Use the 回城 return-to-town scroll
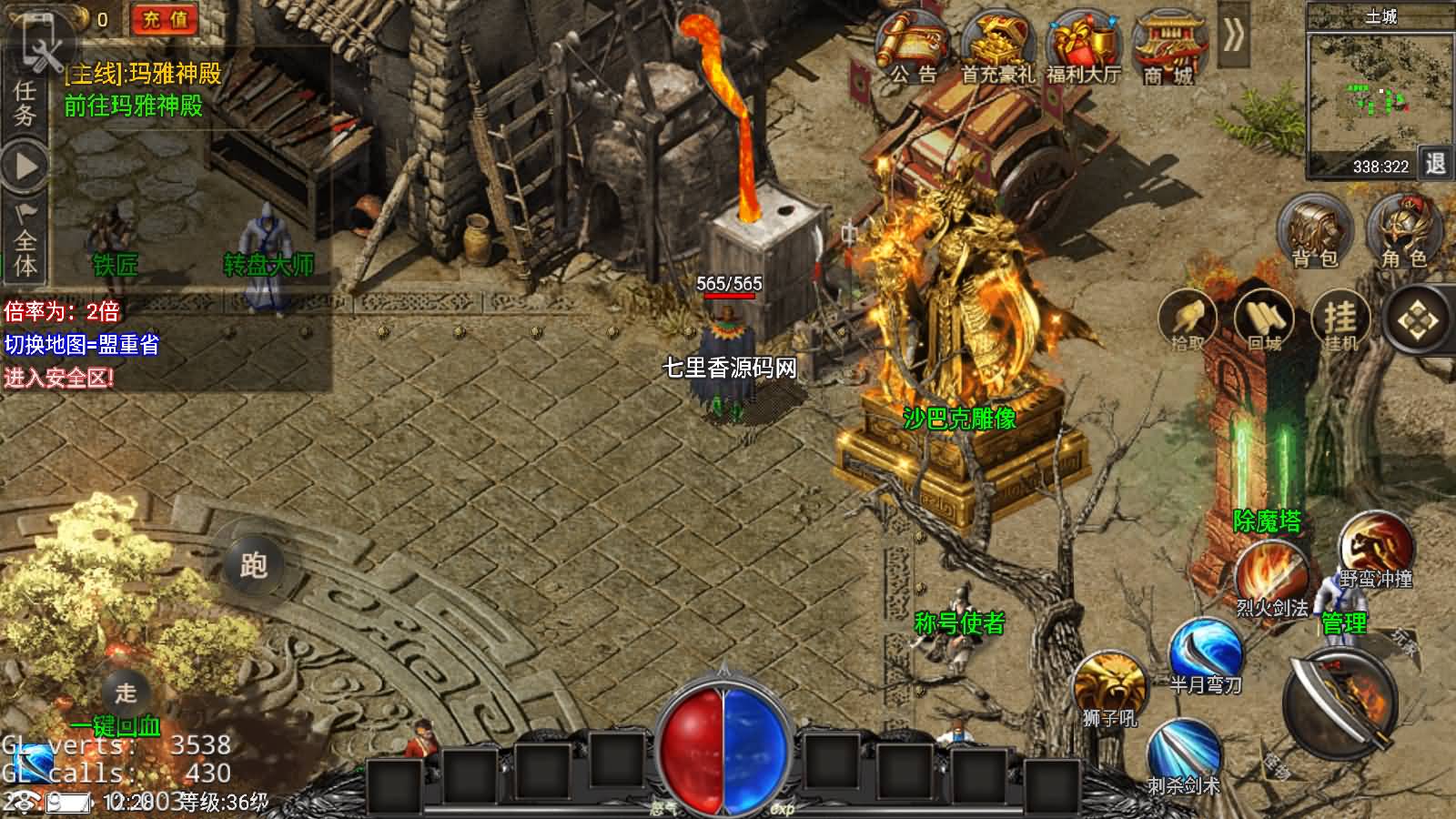This screenshot has width=1456, height=819. [x=1264, y=320]
